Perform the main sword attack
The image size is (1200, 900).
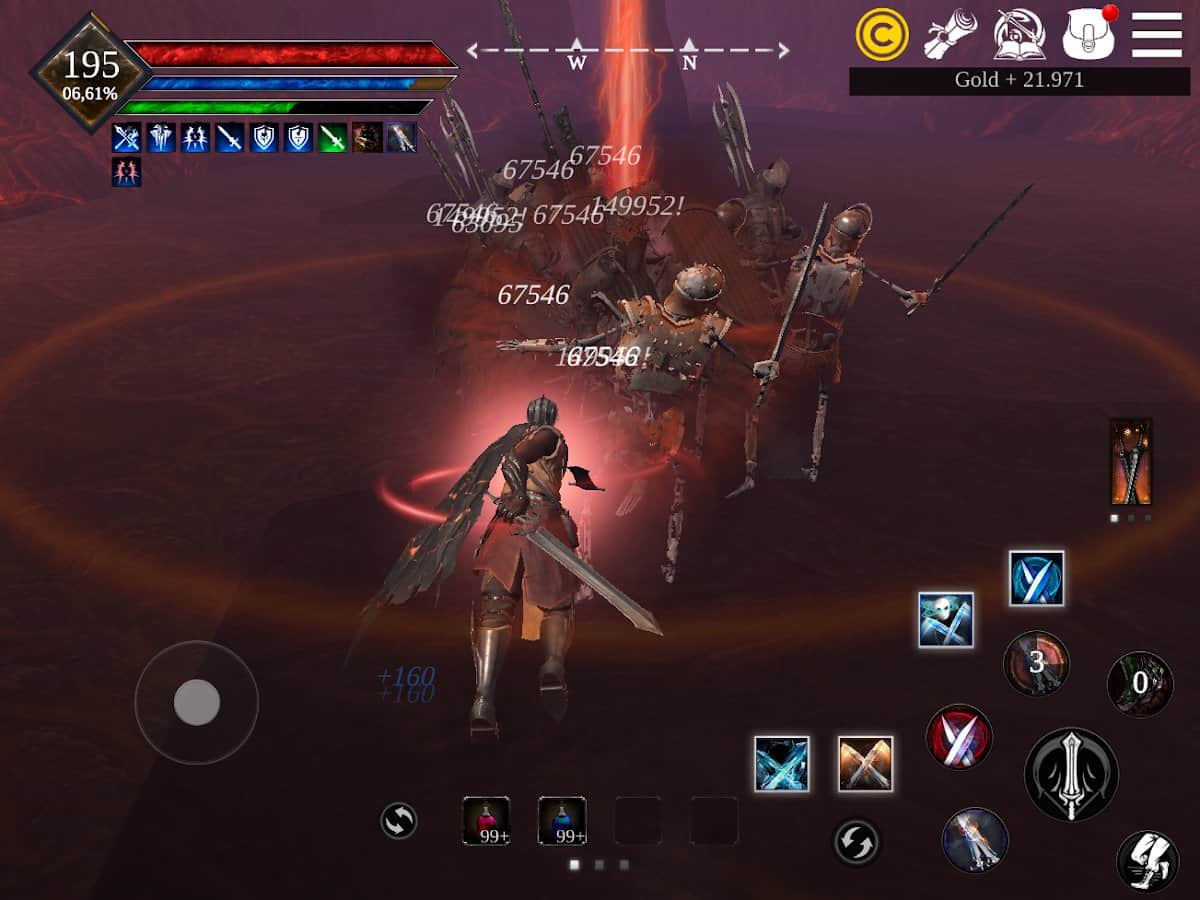coord(1071,774)
